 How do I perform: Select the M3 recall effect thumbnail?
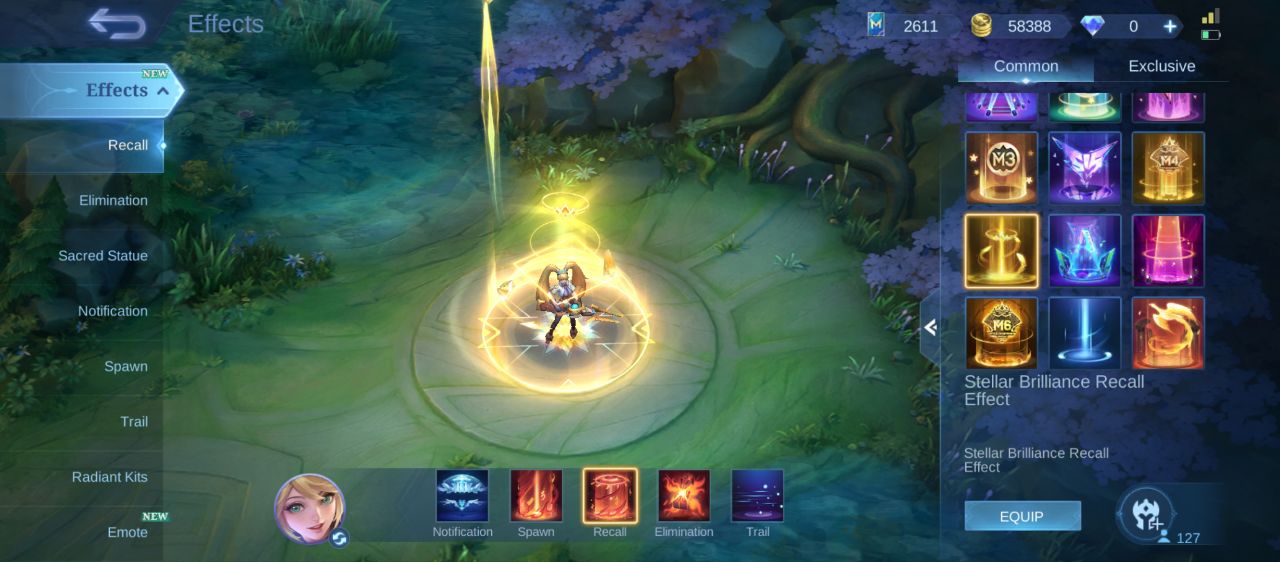[1001, 167]
